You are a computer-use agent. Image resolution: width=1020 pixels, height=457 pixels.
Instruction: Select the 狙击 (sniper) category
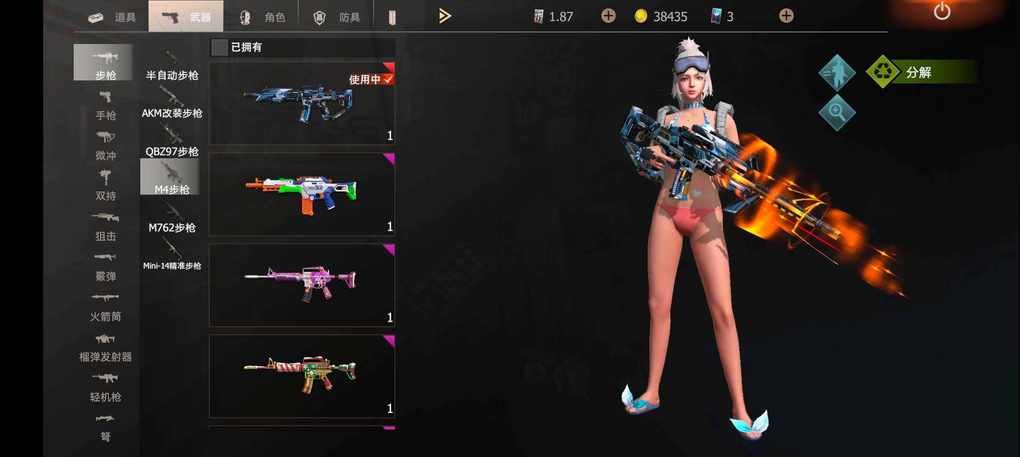(x=105, y=226)
